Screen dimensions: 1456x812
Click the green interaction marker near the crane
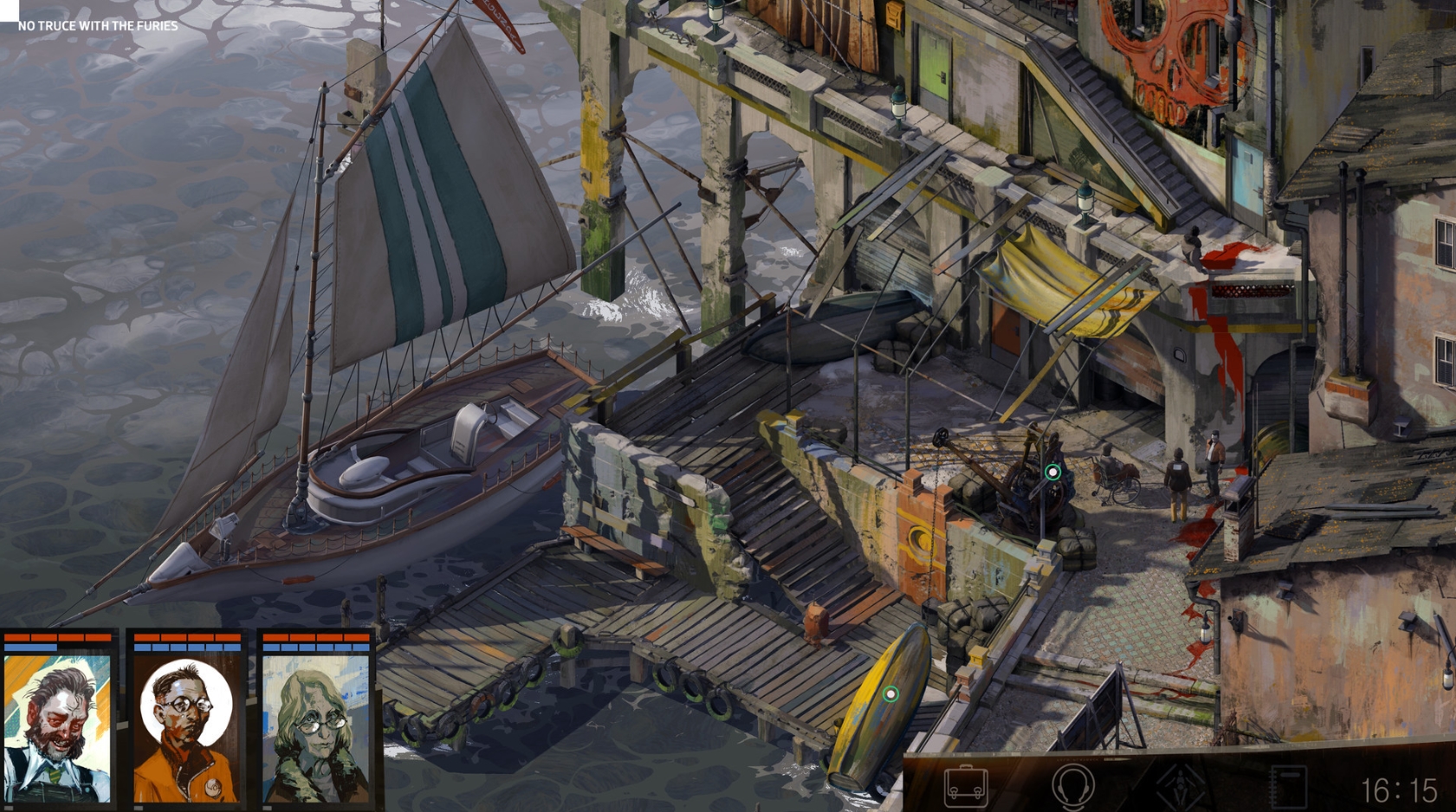[x=1052, y=472]
